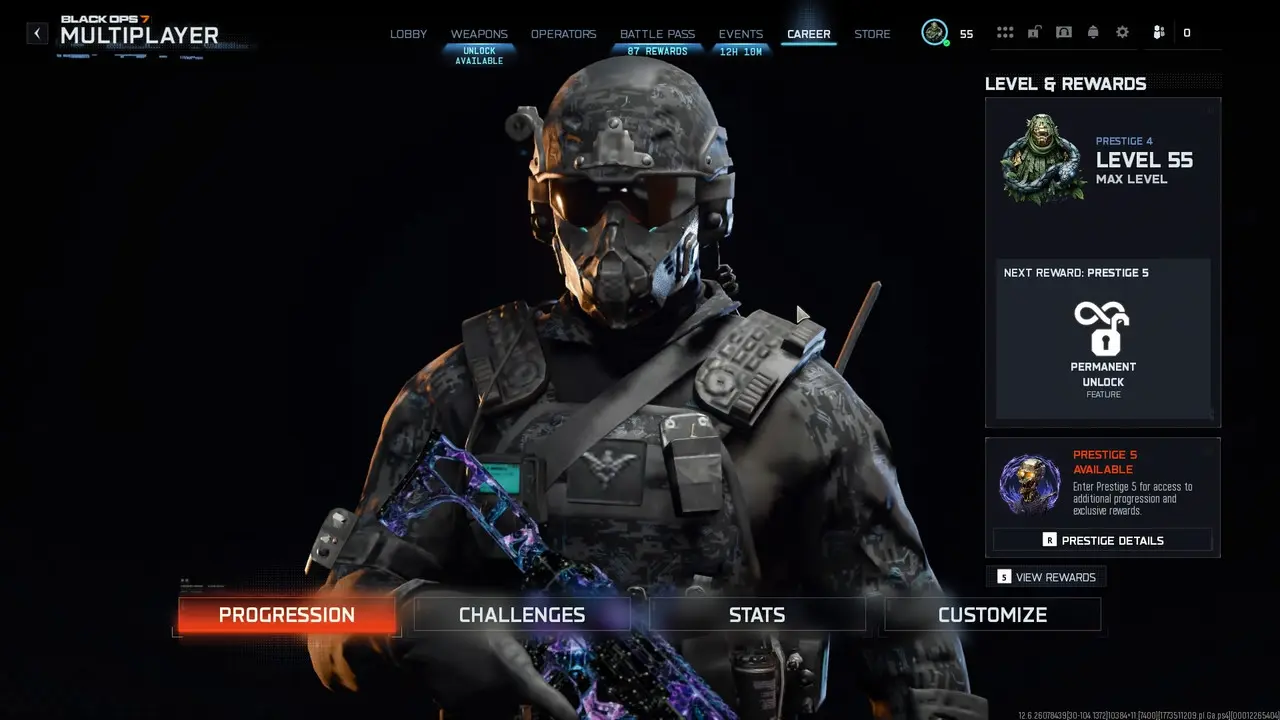This screenshot has width=1280, height=720.
Task: Click the View Rewards button
Action: pyautogui.click(x=1046, y=577)
